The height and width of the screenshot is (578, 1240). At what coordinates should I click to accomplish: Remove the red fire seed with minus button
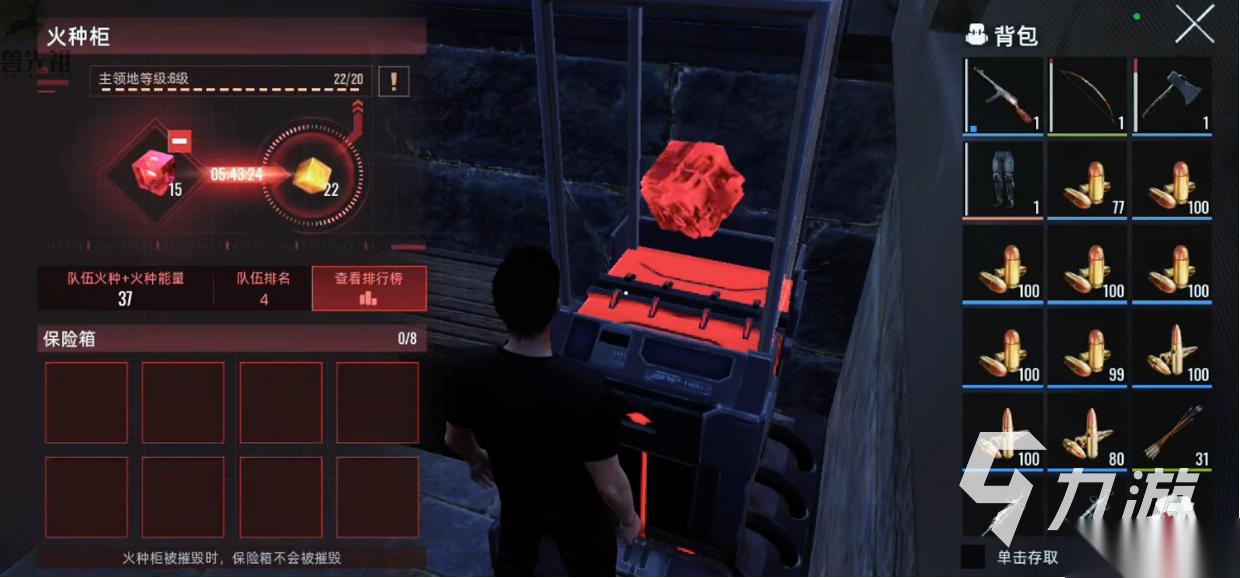[179, 142]
